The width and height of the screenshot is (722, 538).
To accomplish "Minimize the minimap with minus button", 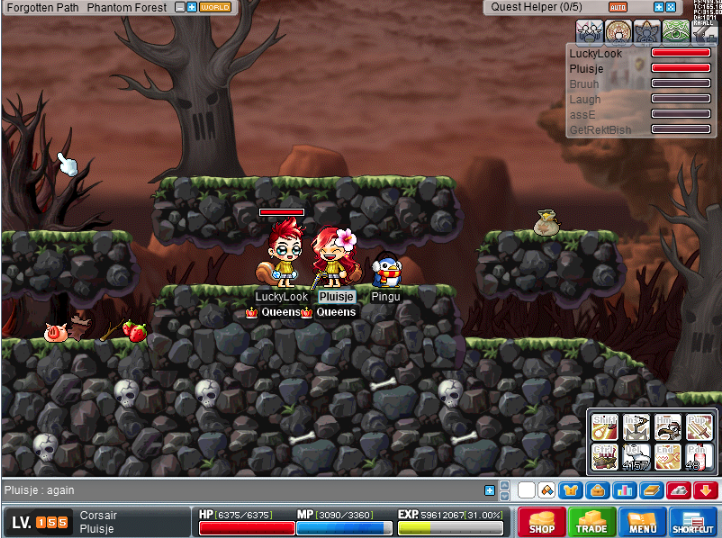I will [180, 7].
